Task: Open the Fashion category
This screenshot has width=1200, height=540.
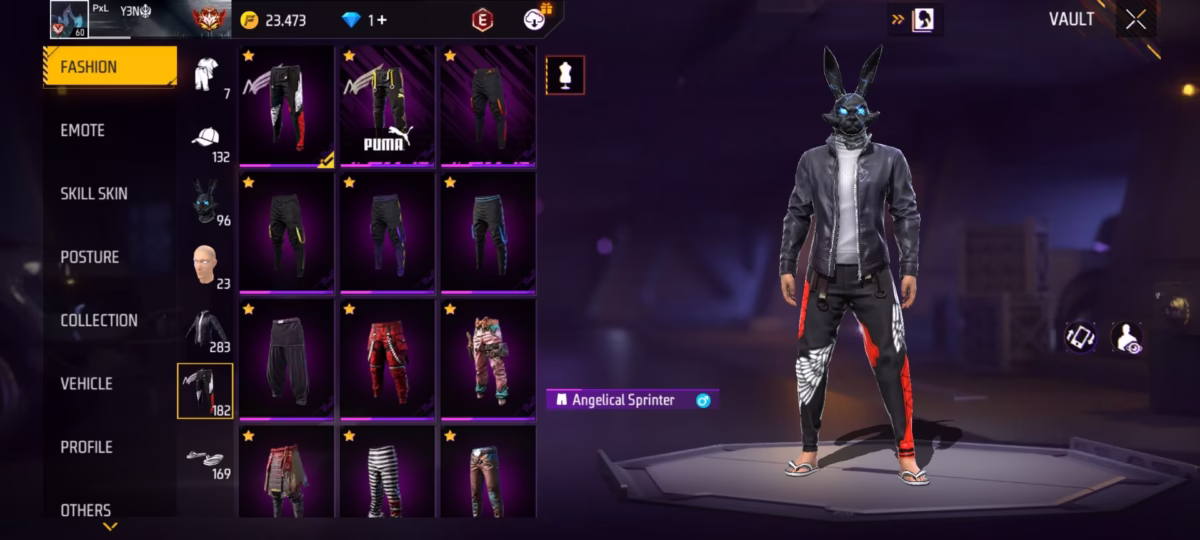Action: point(110,67)
